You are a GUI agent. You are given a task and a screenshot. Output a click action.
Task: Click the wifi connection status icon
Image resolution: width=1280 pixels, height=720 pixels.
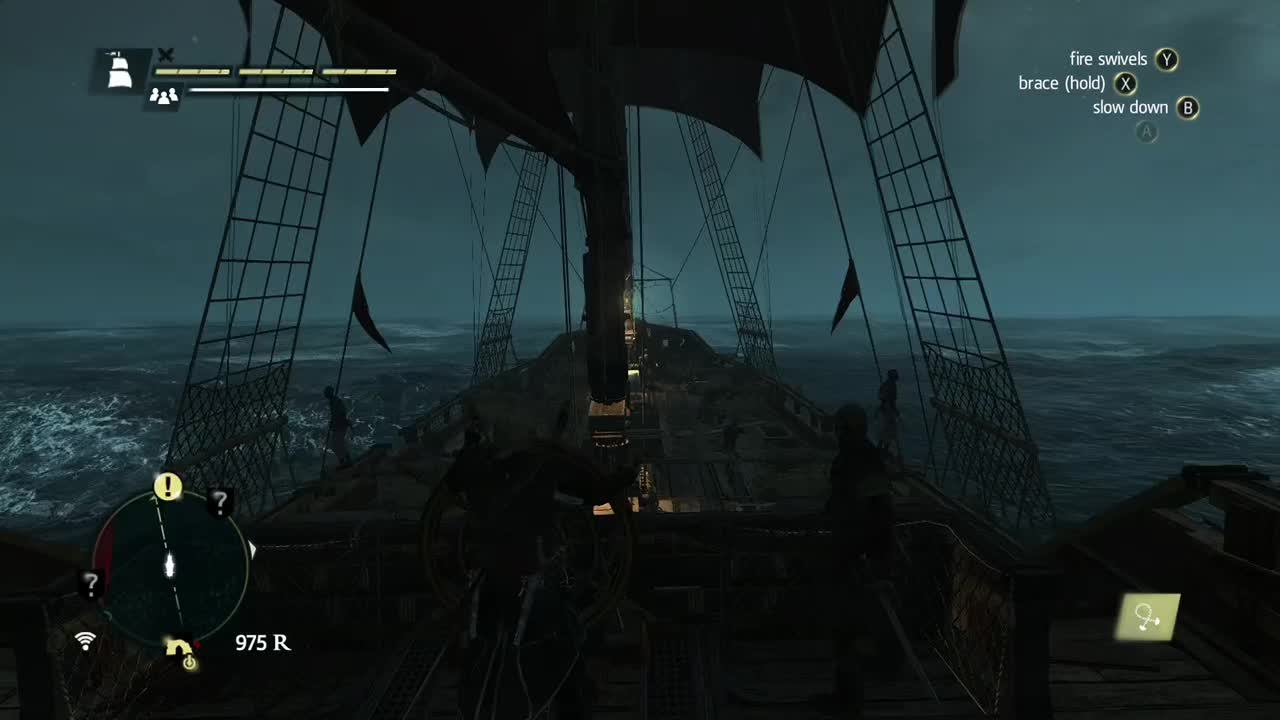pyautogui.click(x=86, y=641)
